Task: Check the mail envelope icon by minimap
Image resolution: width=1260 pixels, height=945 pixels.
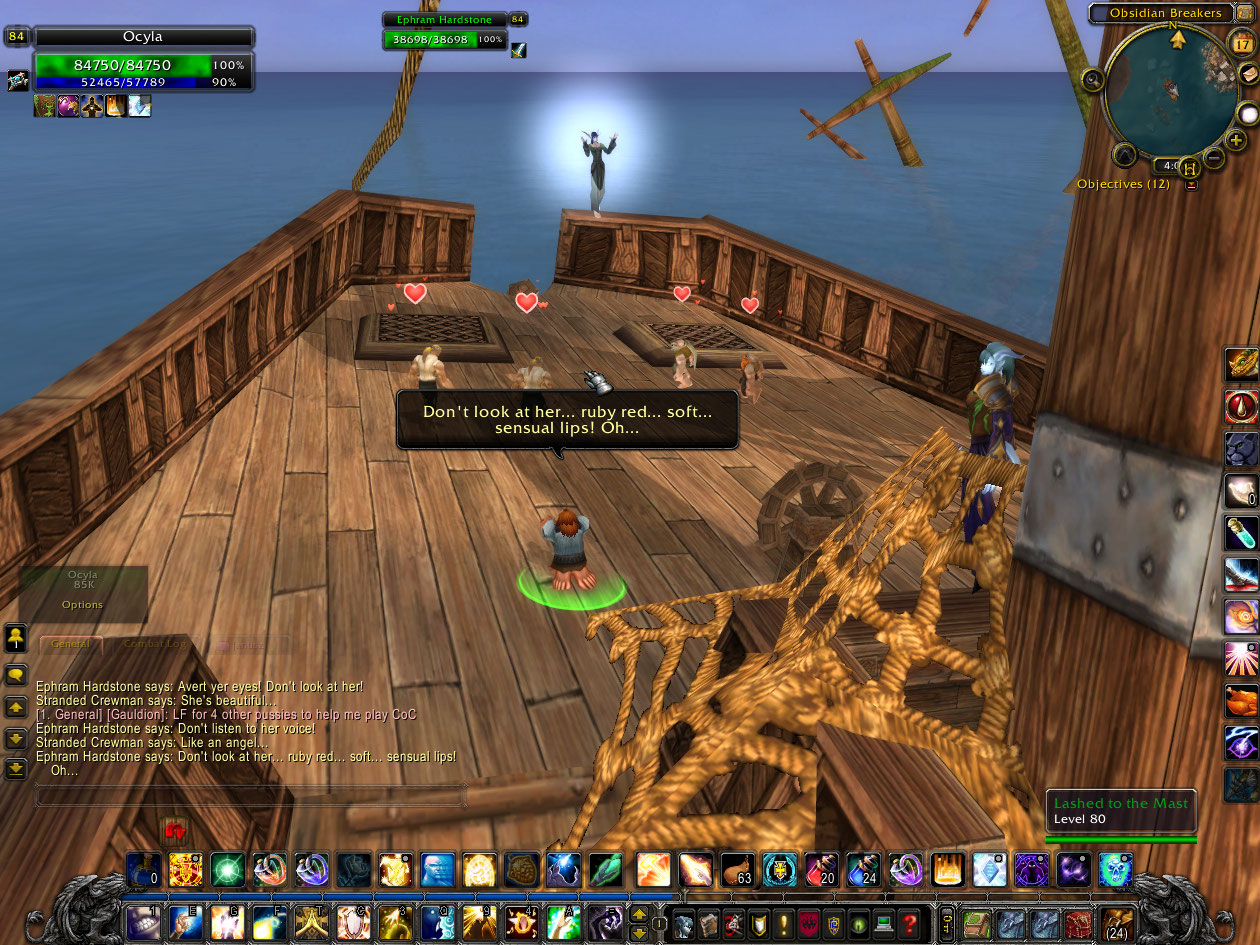Action: tap(1248, 74)
